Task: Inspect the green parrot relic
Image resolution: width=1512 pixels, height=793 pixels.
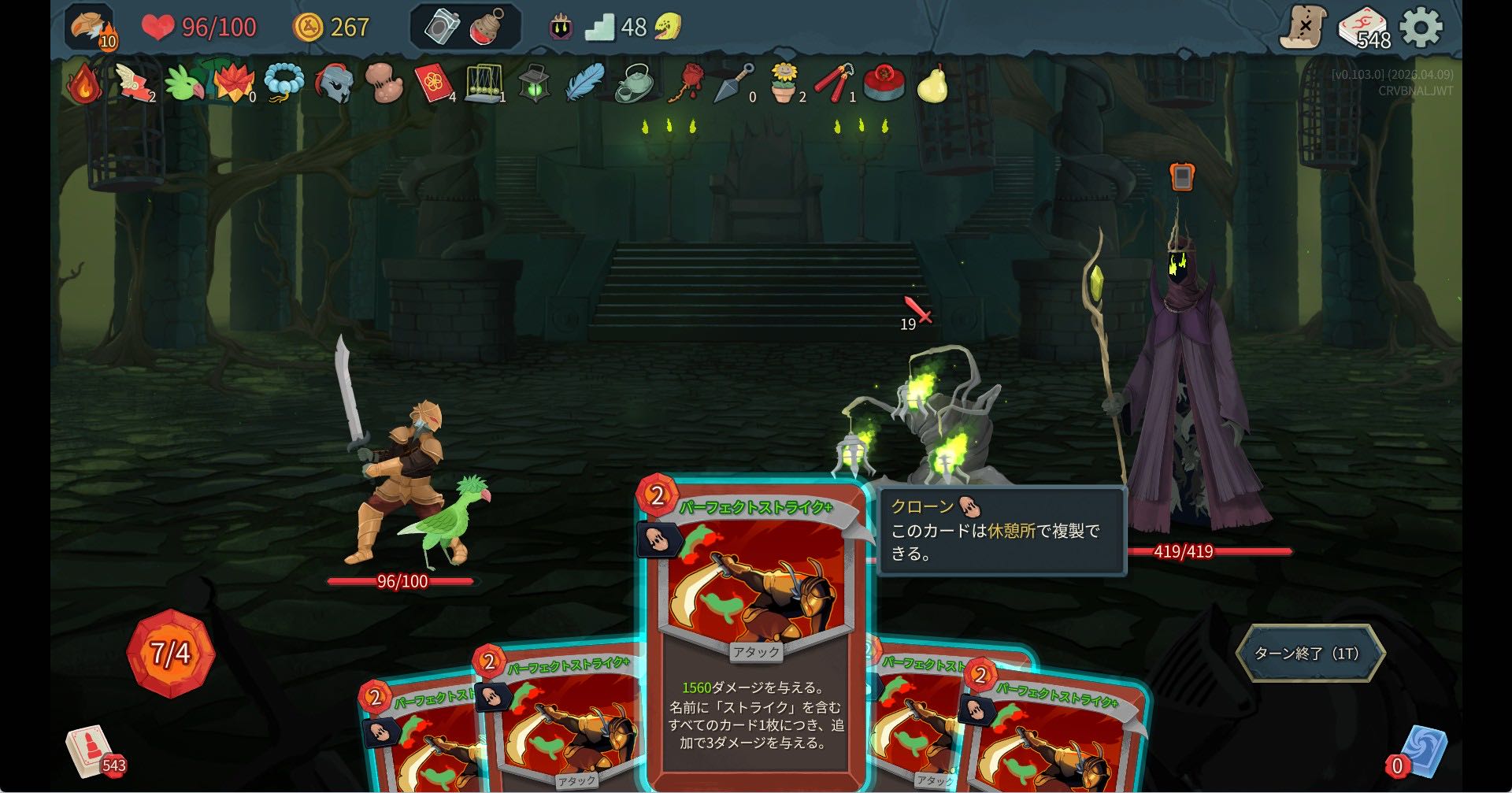Action: coord(186,83)
